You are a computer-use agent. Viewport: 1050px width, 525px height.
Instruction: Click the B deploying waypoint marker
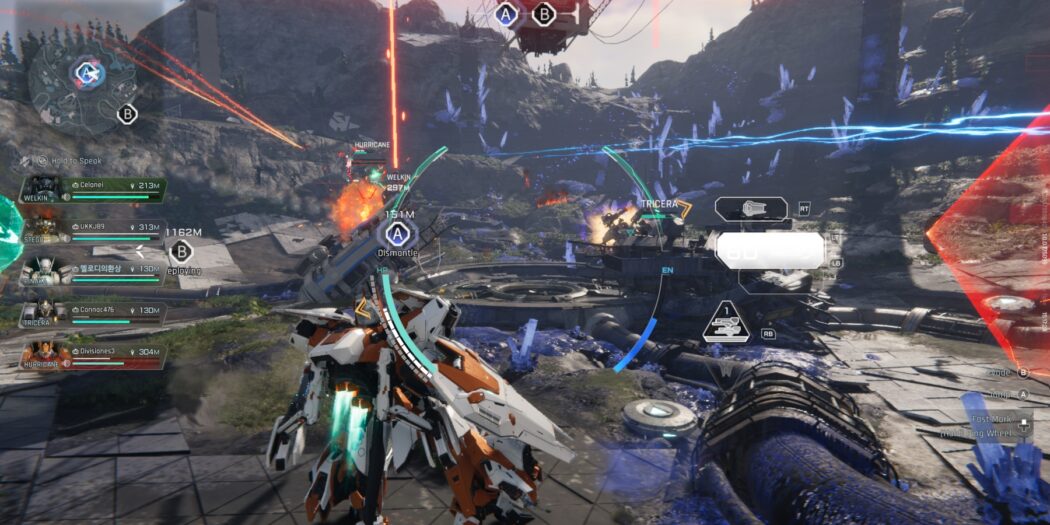[x=181, y=251]
